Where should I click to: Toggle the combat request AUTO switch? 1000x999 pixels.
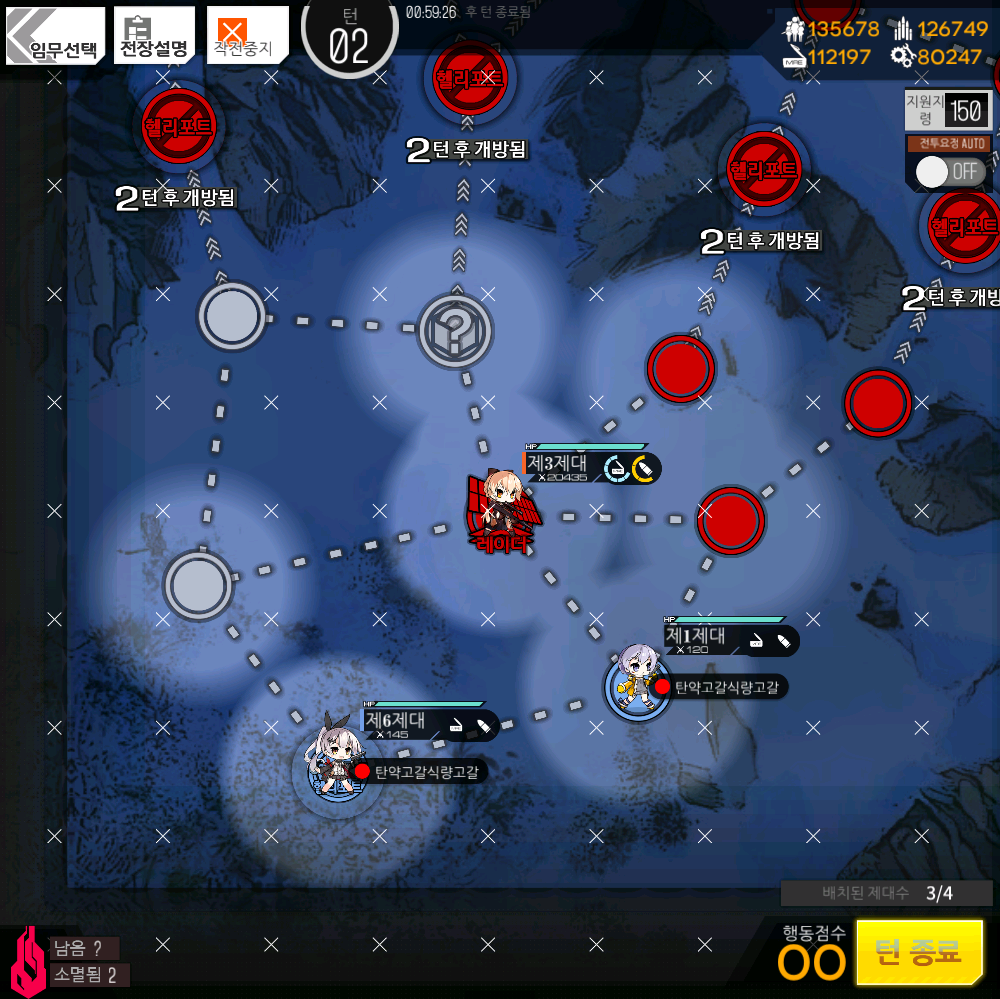pyautogui.click(x=948, y=171)
